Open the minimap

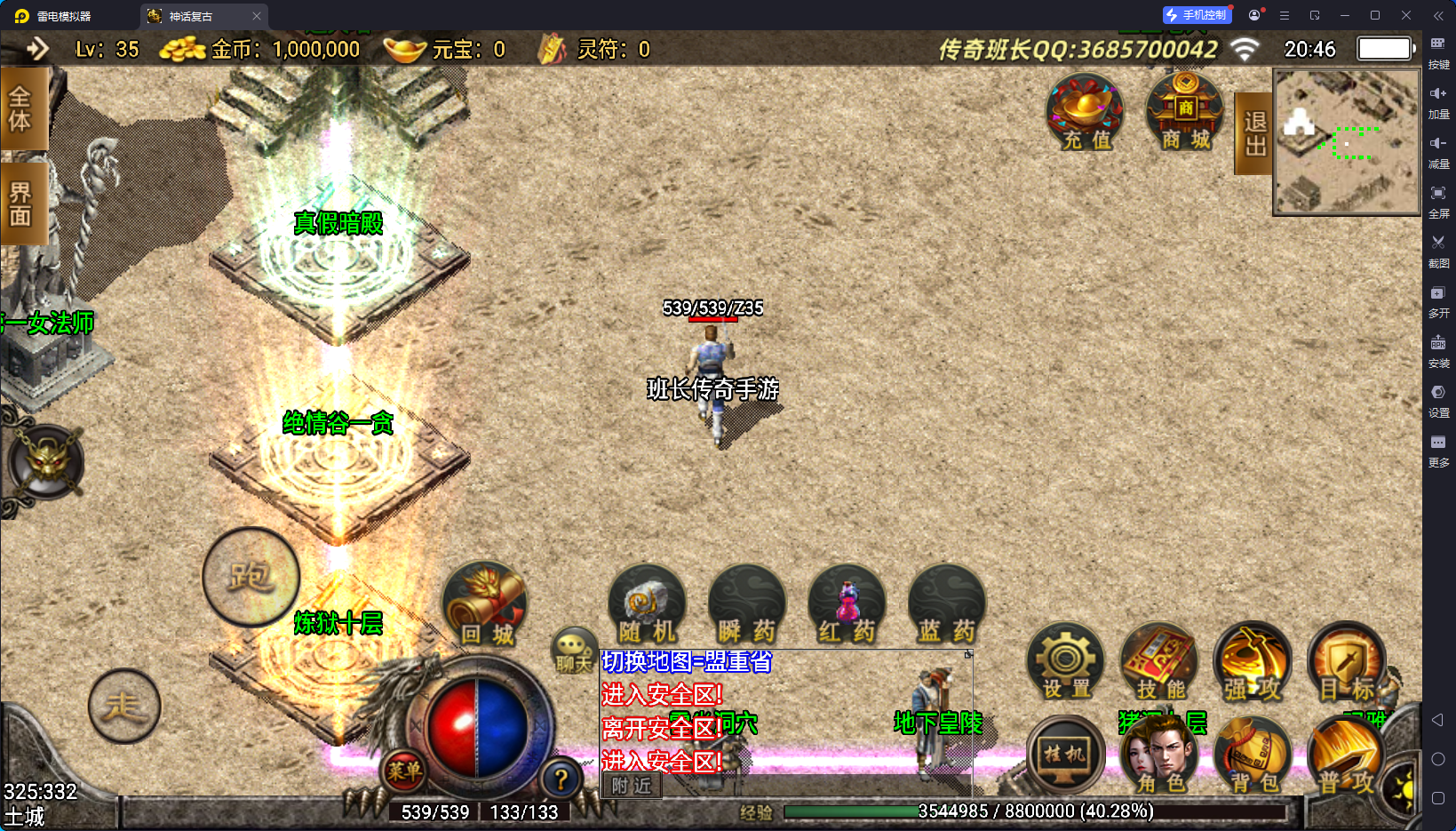[1347, 142]
